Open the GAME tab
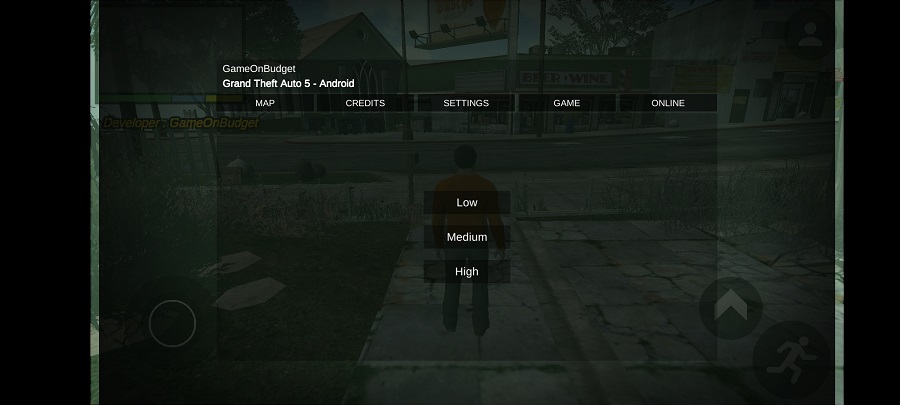Viewport: 900px width, 405px height. pyautogui.click(x=567, y=103)
